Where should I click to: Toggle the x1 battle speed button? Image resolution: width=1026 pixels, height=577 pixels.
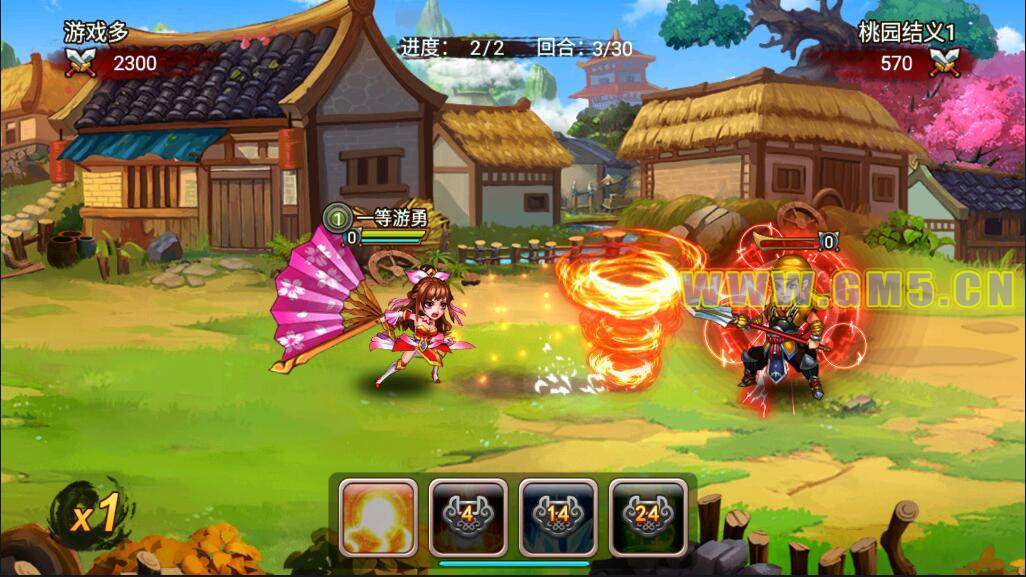pos(95,514)
